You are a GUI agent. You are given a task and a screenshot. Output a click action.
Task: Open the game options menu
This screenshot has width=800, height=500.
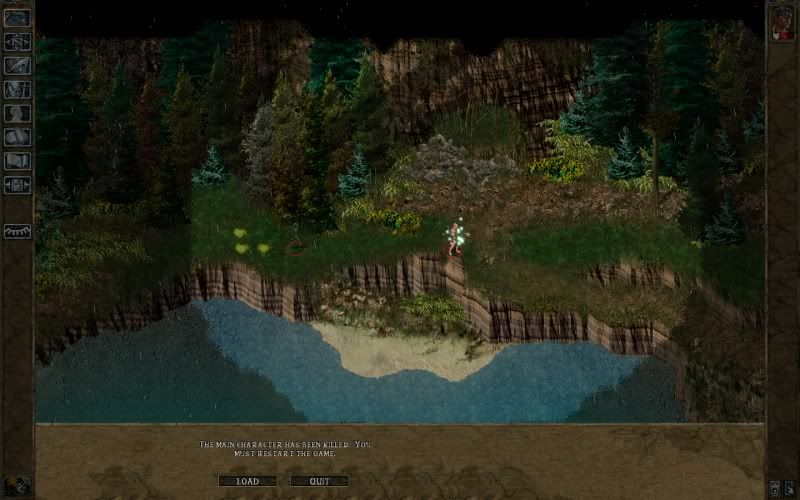(x=17, y=185)
